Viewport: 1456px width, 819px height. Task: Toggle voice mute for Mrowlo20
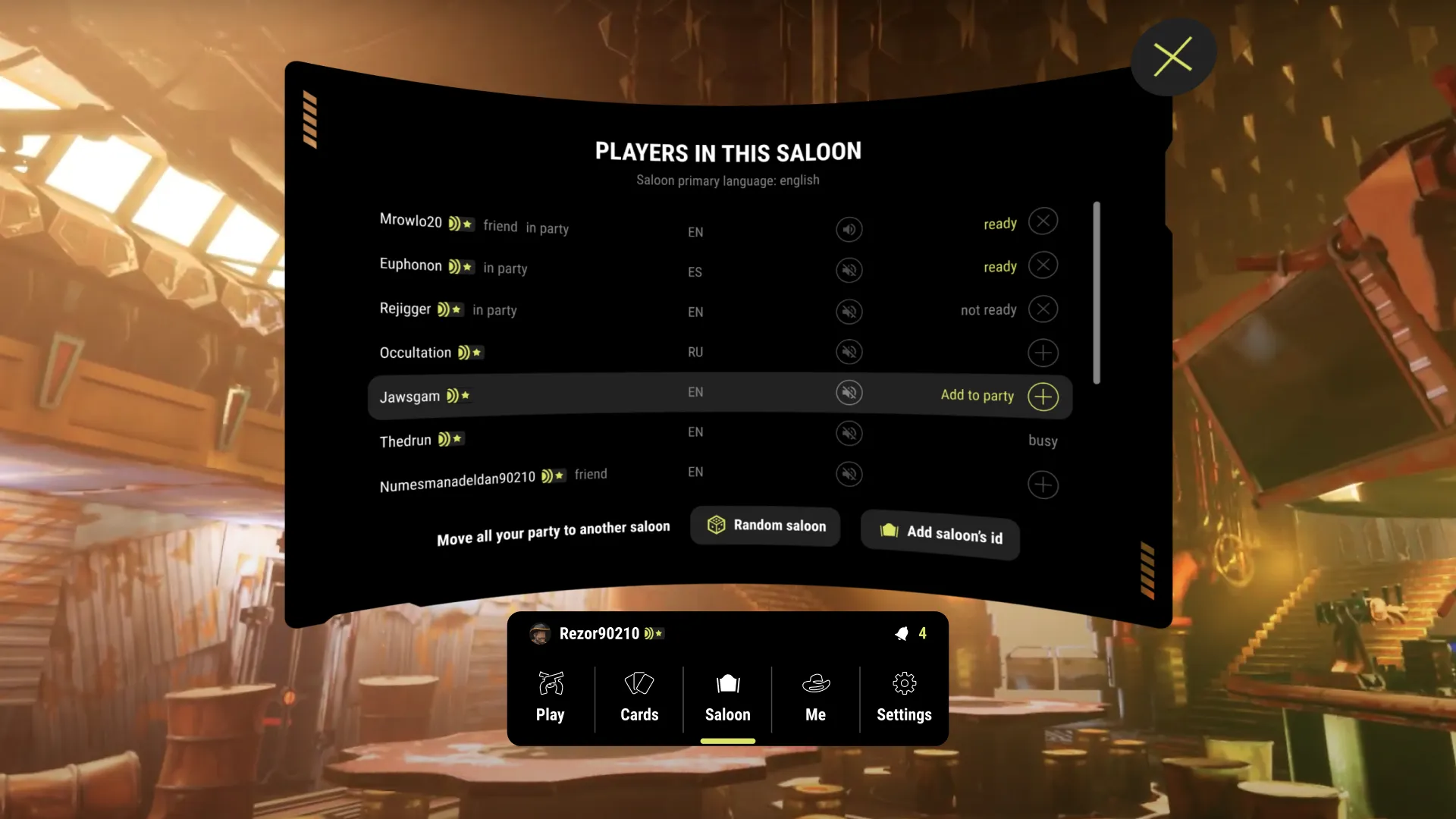[849, 229]
